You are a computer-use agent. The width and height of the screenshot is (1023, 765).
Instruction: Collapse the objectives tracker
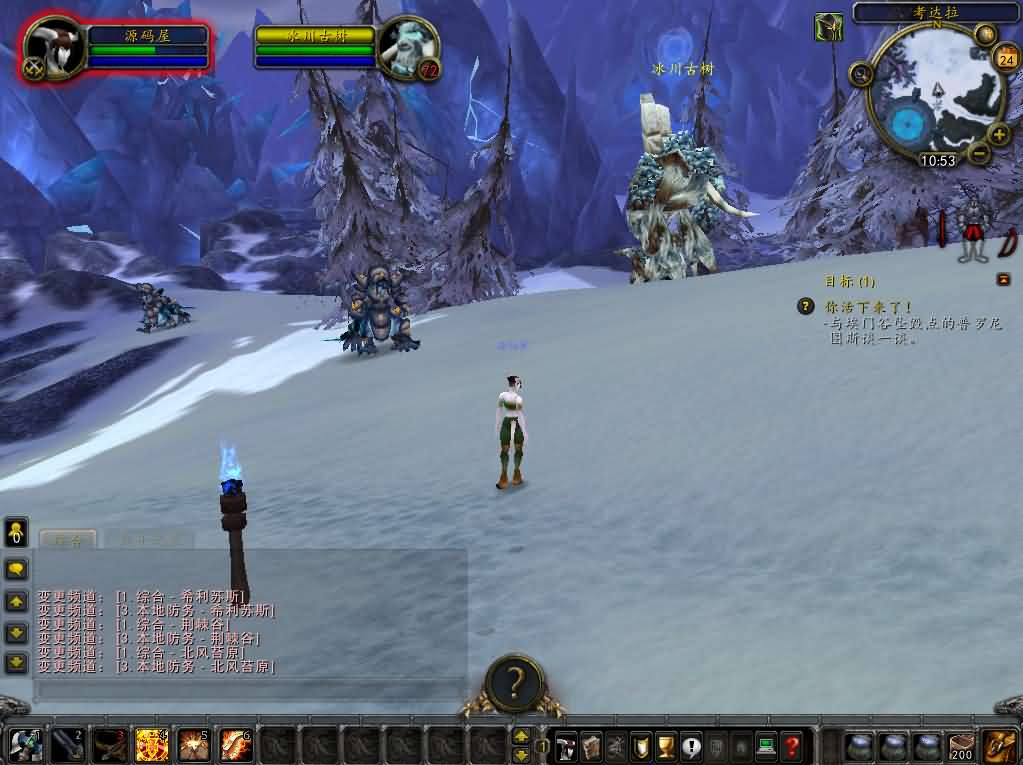pos(1003,280)
